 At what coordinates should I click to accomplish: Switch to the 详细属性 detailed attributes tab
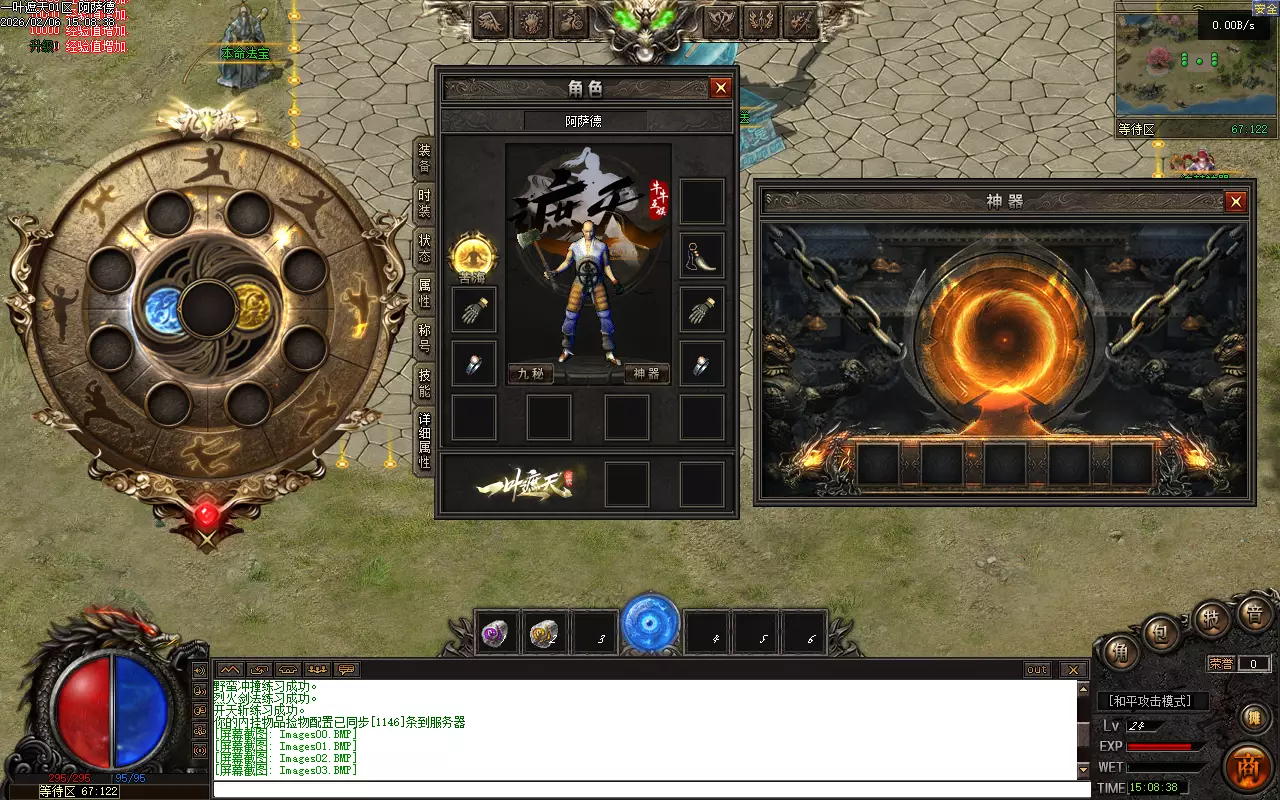tap(425, 441)
